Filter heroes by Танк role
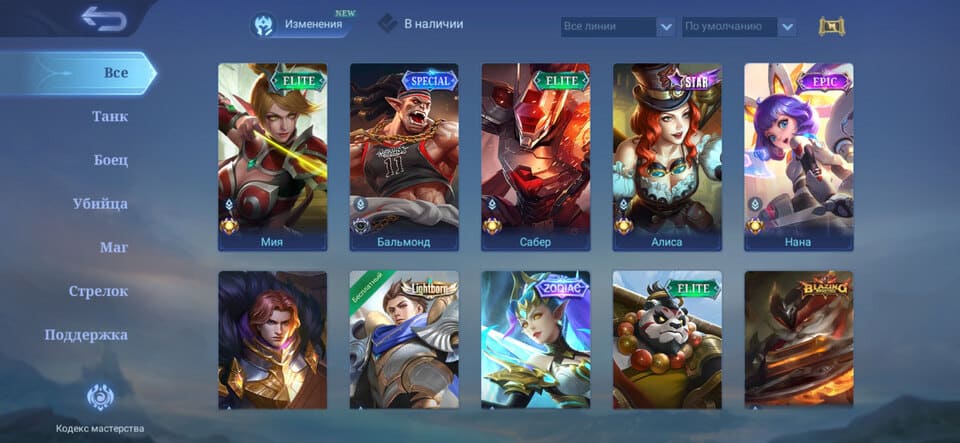The height and width of the screenshot is (443, 960). [x=110, y=116]
